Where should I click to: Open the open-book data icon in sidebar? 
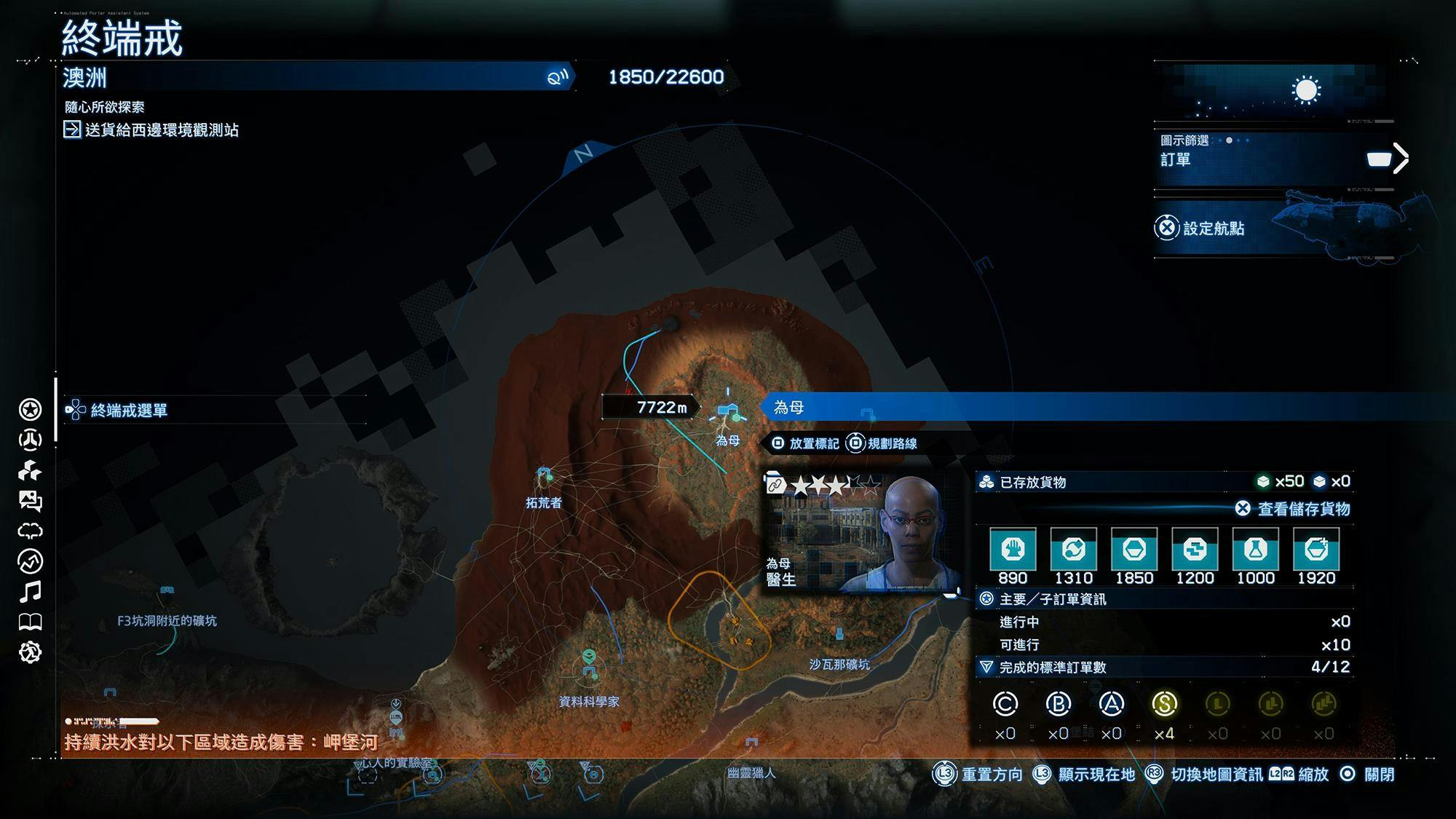coord(30,622)
